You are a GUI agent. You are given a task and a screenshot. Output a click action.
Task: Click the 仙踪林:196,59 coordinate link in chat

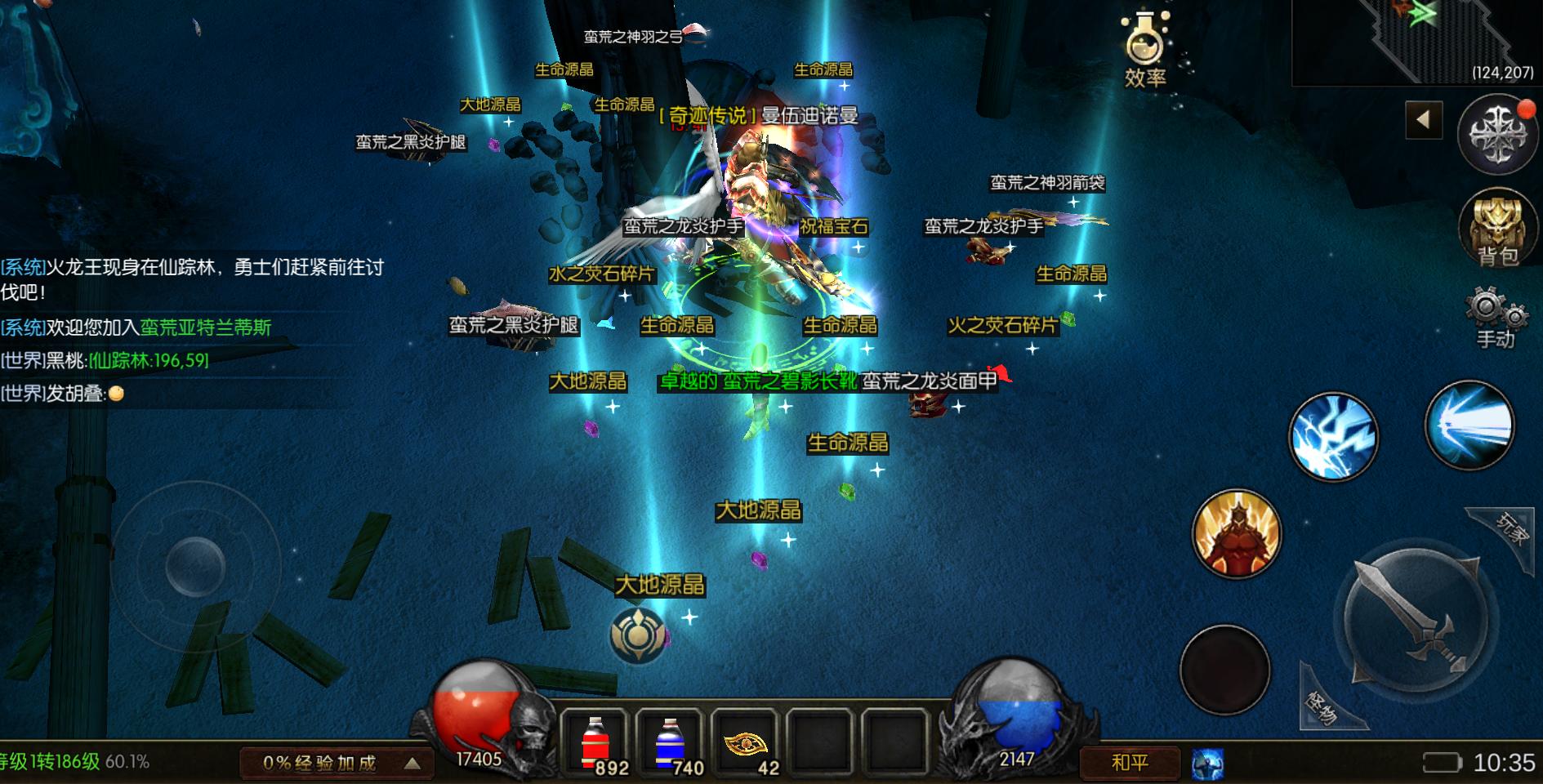click(149, 360)
